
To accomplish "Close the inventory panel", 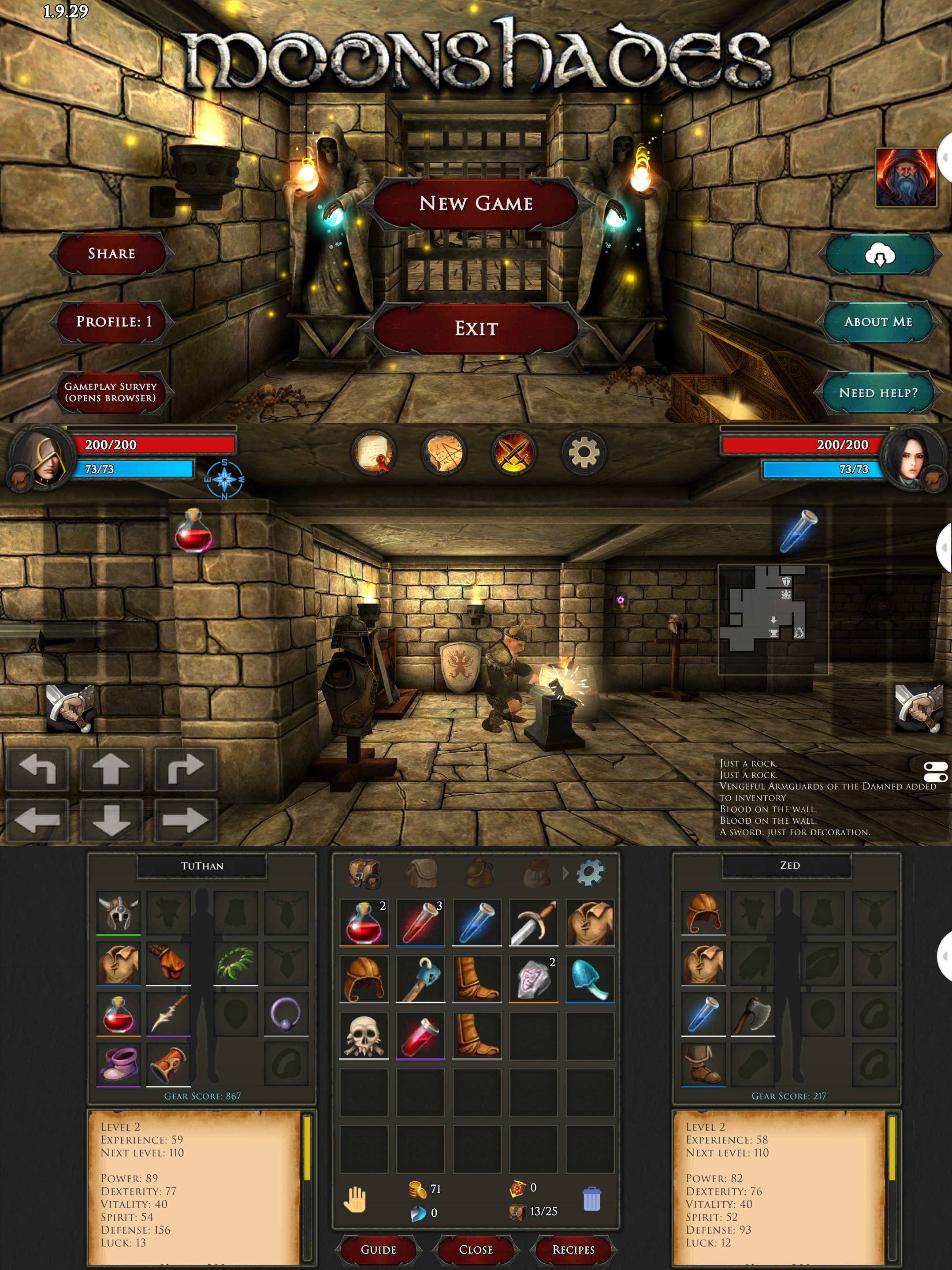I will point(476,1249).
